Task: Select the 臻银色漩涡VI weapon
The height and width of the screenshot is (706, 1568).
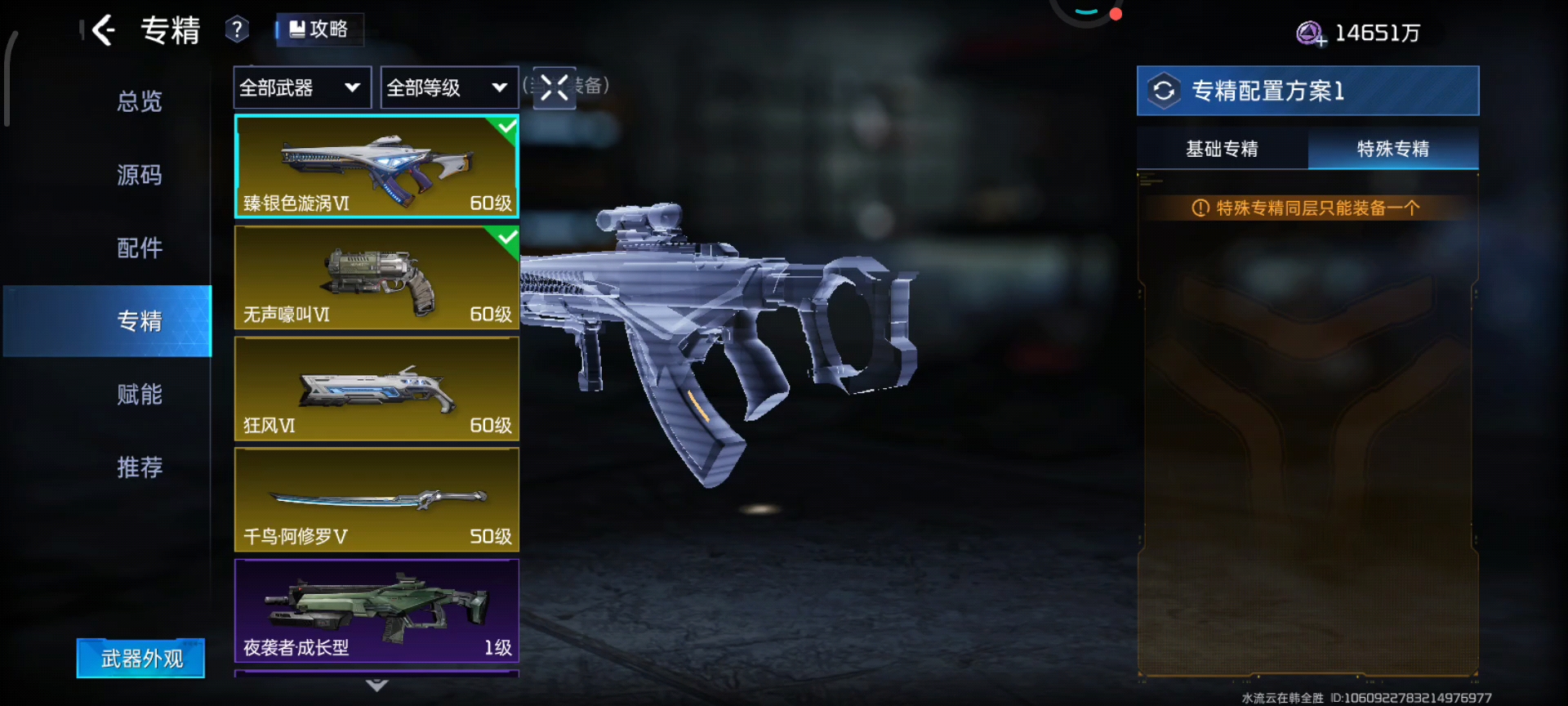Action: pyautogui.click(x=376, y=167)
